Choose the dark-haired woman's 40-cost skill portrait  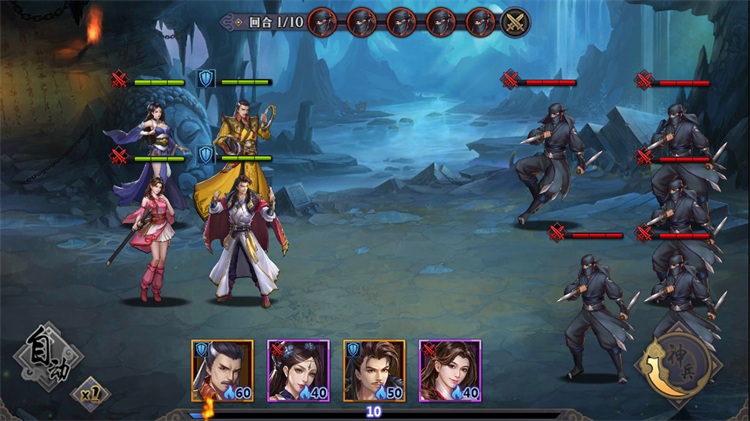pyautogui.click(x=298, y=371)
